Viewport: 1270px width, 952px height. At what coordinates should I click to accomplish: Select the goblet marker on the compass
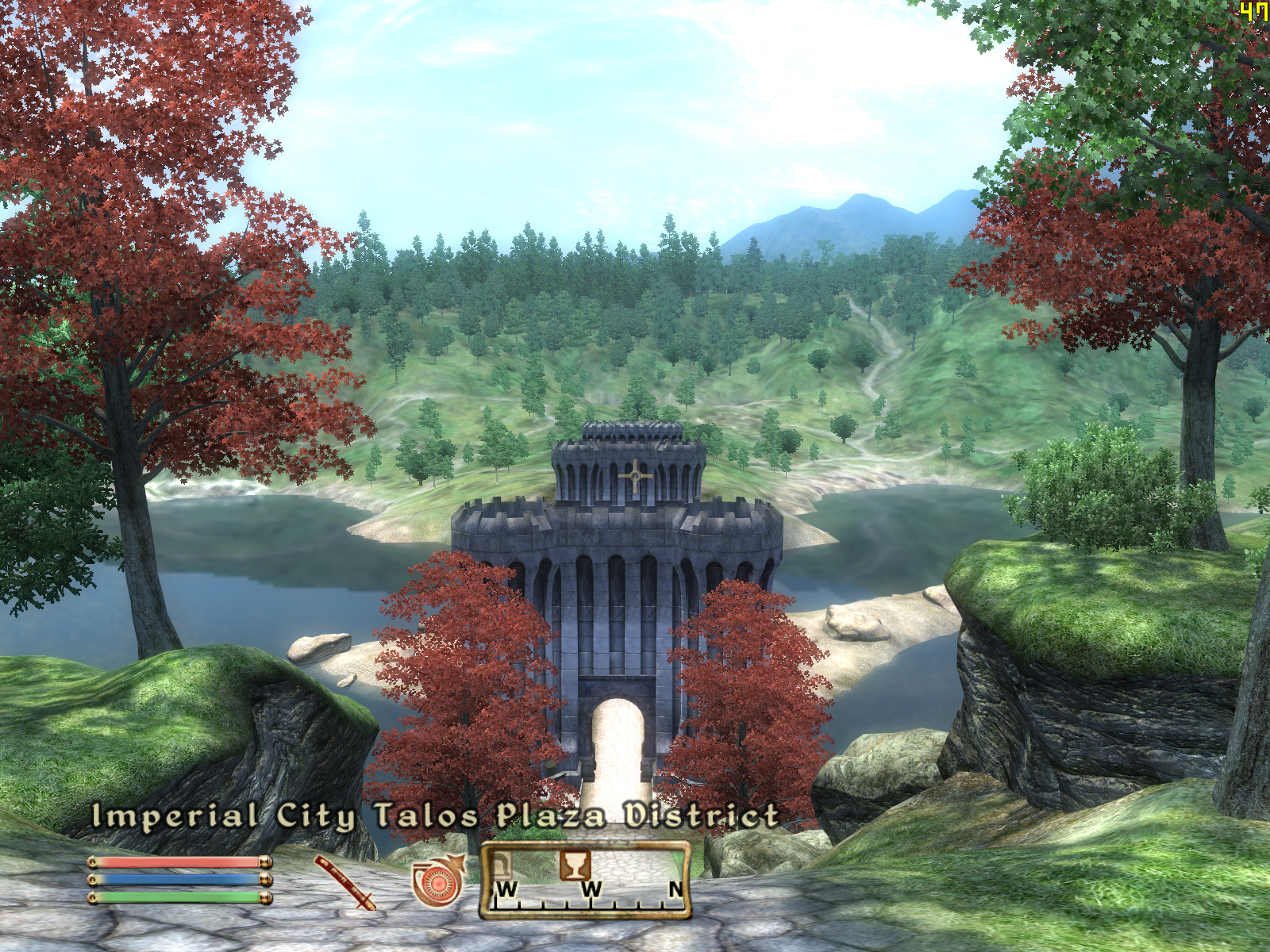tap(574, 864)
